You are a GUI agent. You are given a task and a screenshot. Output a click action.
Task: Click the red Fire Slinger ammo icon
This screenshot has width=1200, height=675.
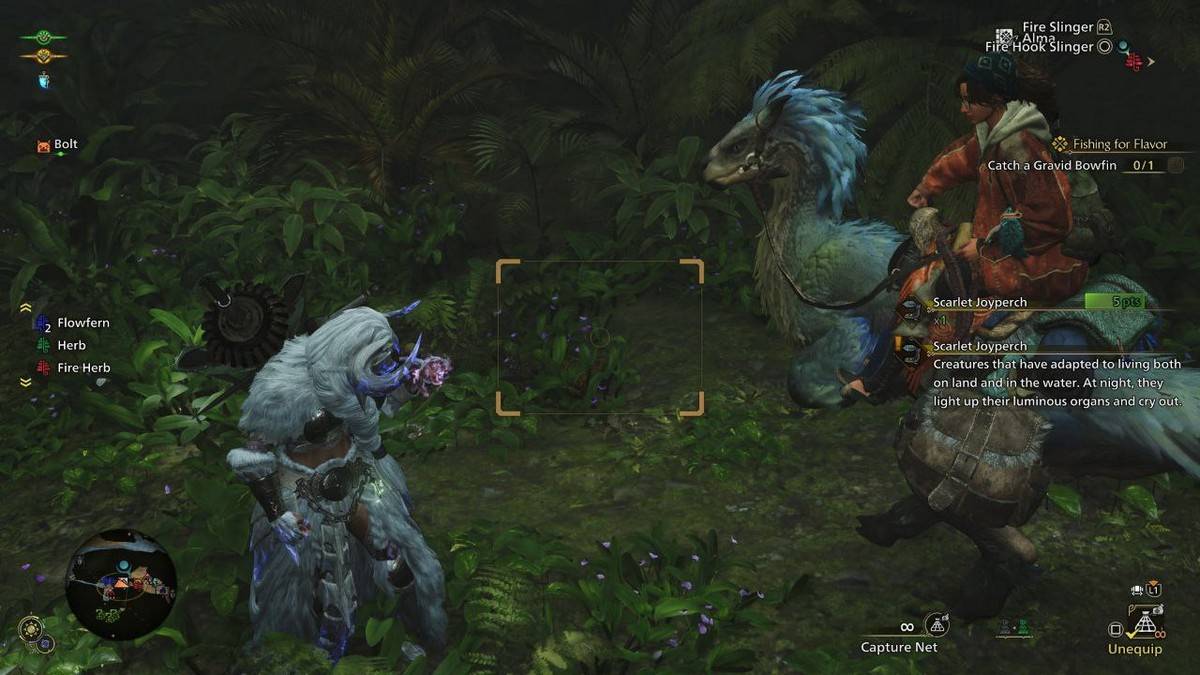pos(1134,61)
